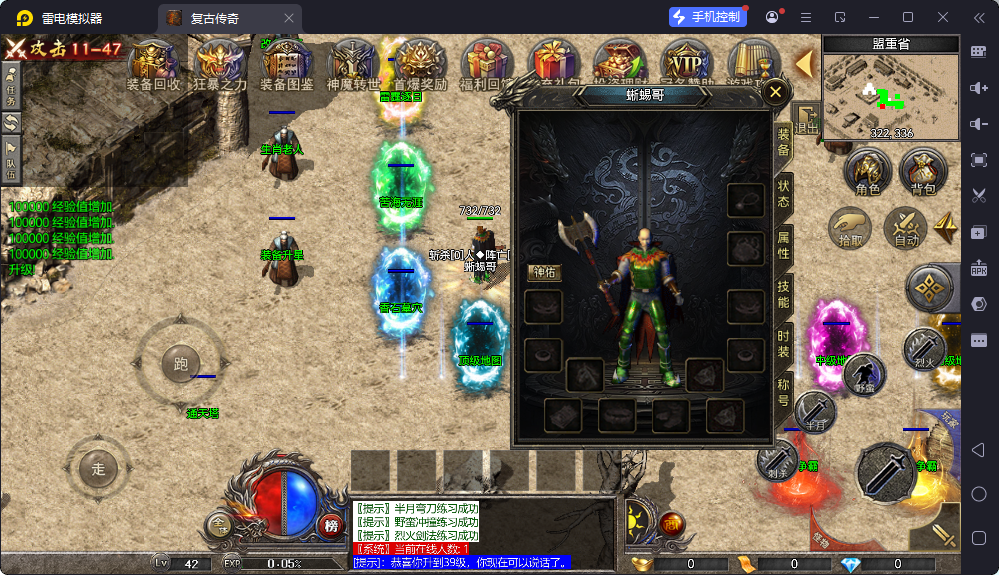Open the 属性 attributes tab
999x575 pixels.
click(783, 245)
